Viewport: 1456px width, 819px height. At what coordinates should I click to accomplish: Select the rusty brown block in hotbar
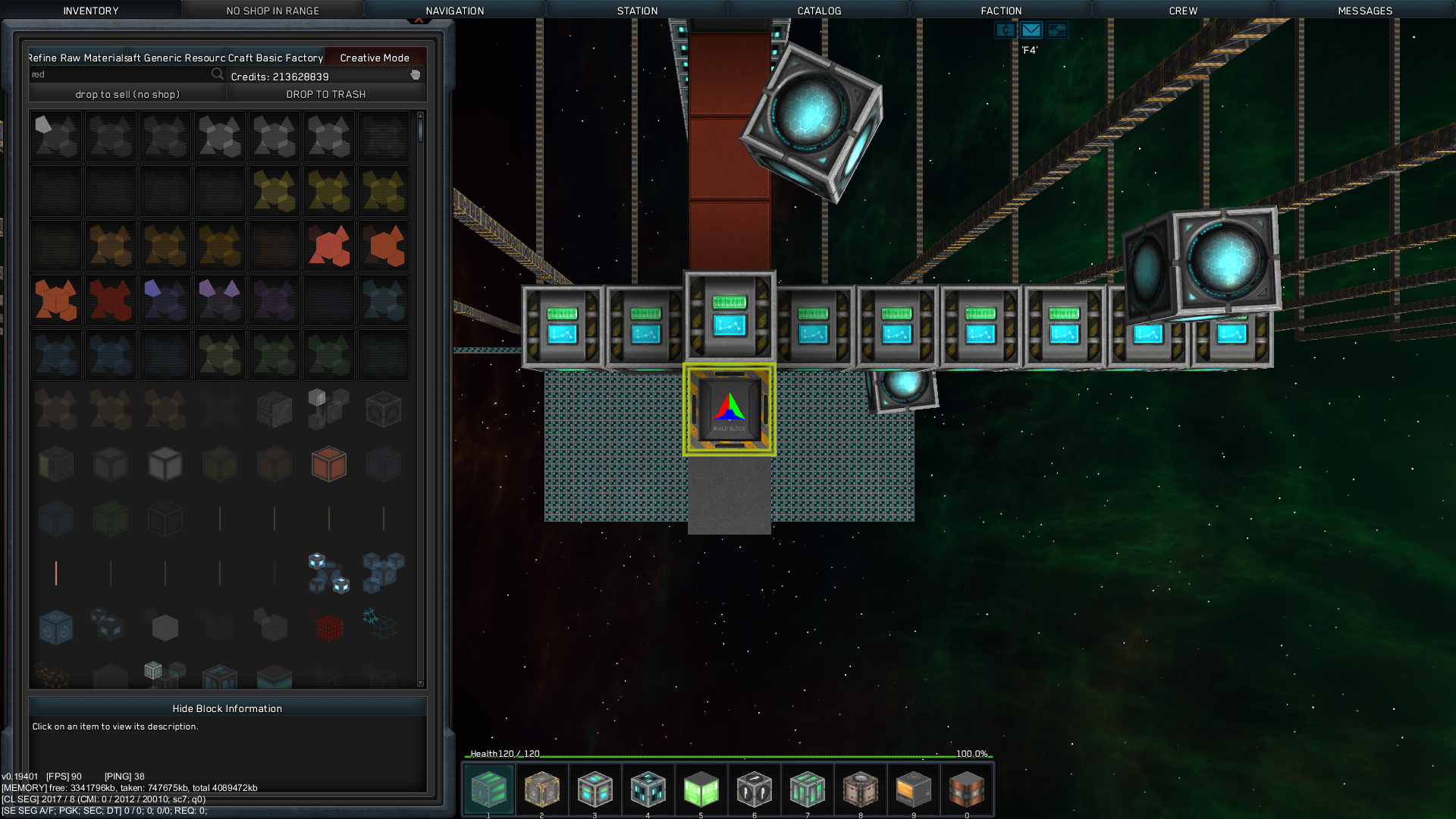966,789
